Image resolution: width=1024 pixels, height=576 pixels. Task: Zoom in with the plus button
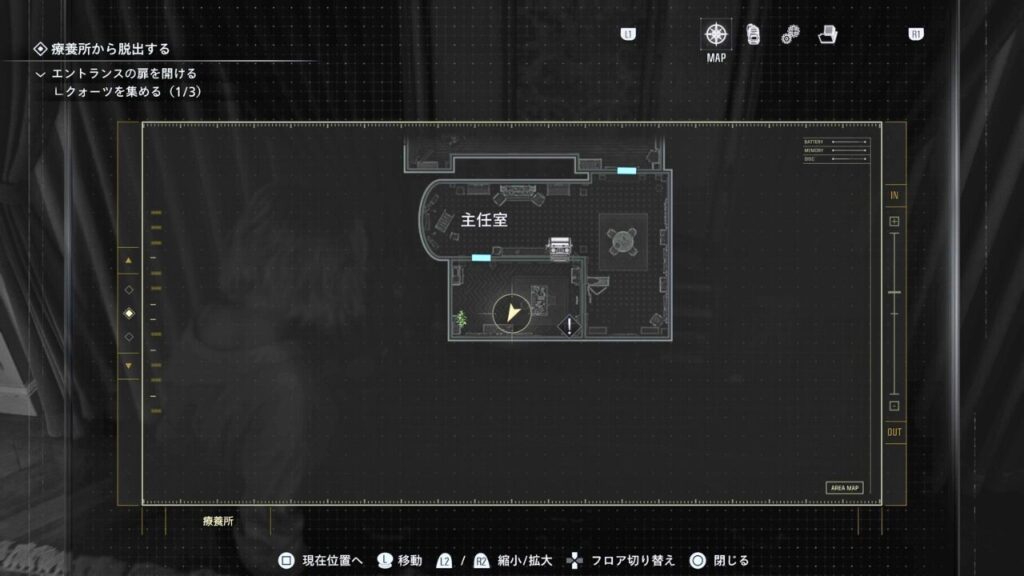pos(894,221)
